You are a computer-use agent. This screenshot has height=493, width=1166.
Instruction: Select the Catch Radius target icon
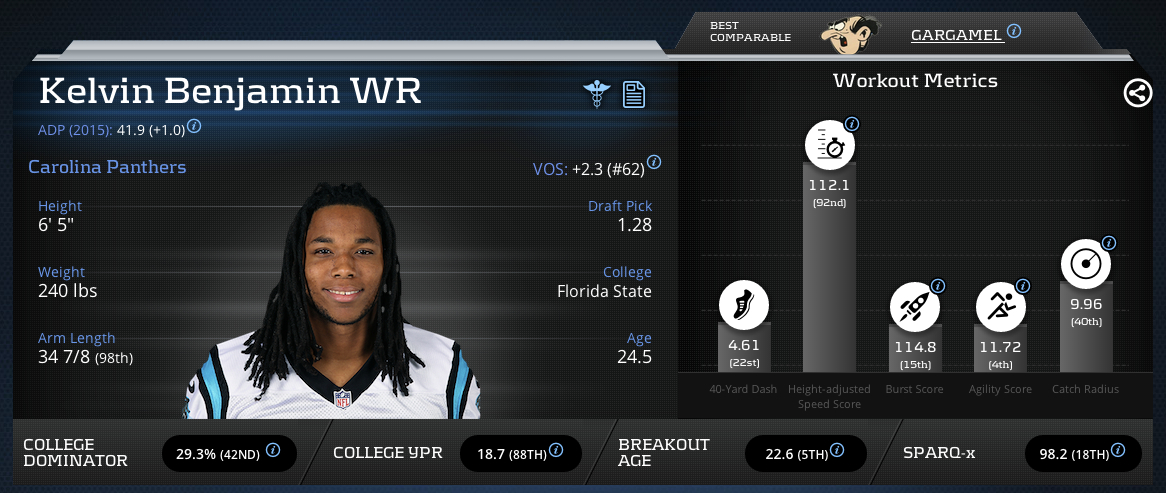tap(1086, 264)
